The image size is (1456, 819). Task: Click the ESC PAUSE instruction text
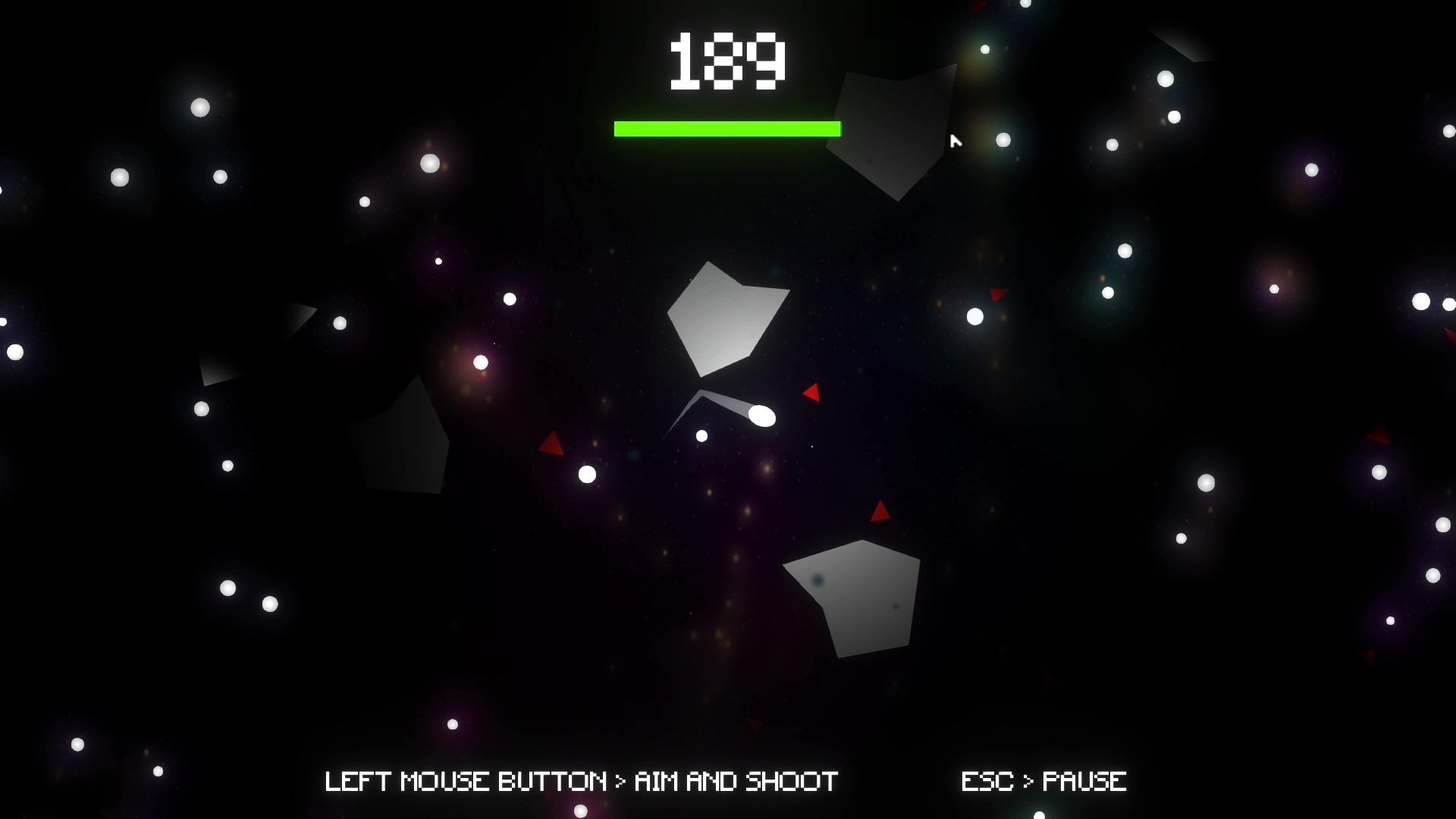[x=1043, y=779]
